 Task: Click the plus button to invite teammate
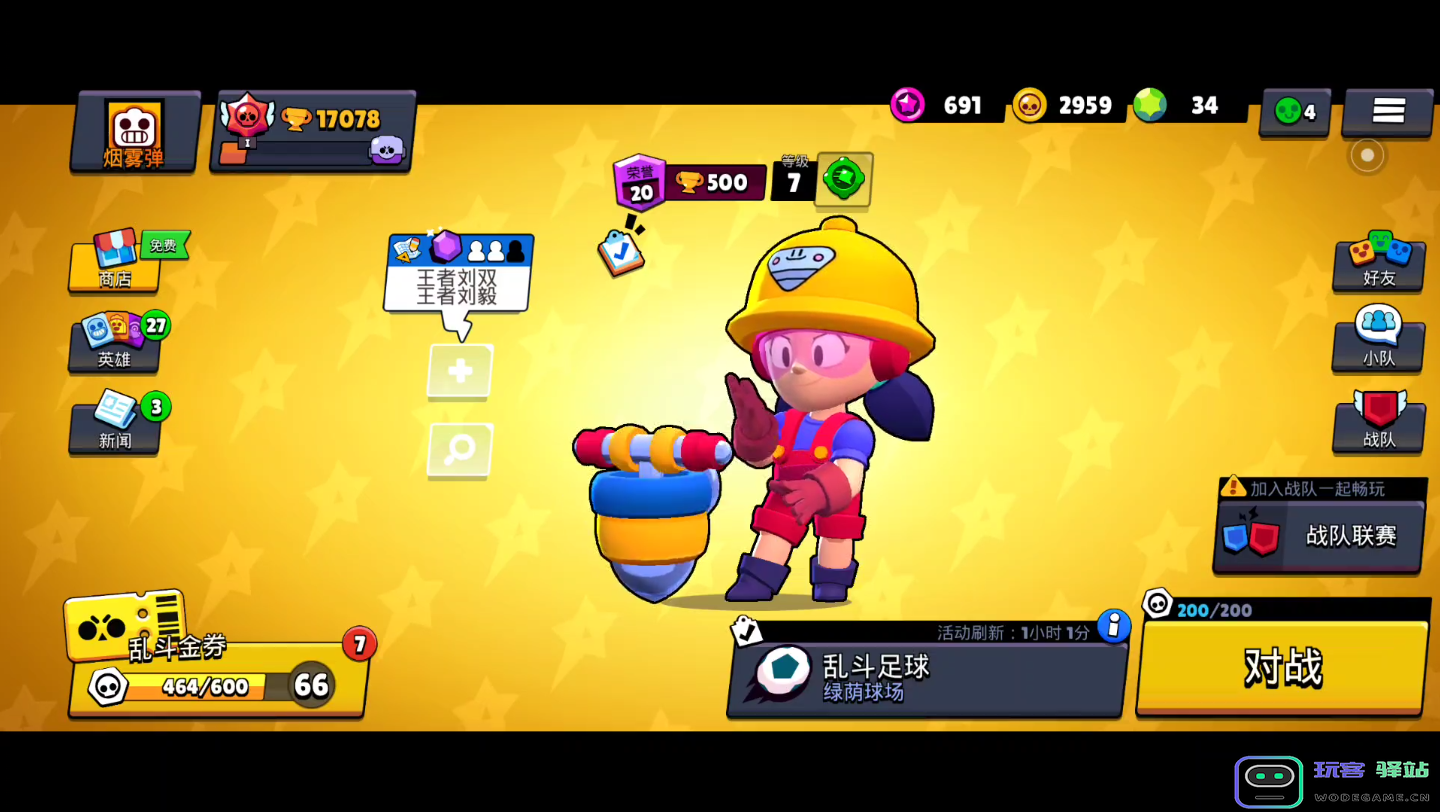[x=460, y=371]
